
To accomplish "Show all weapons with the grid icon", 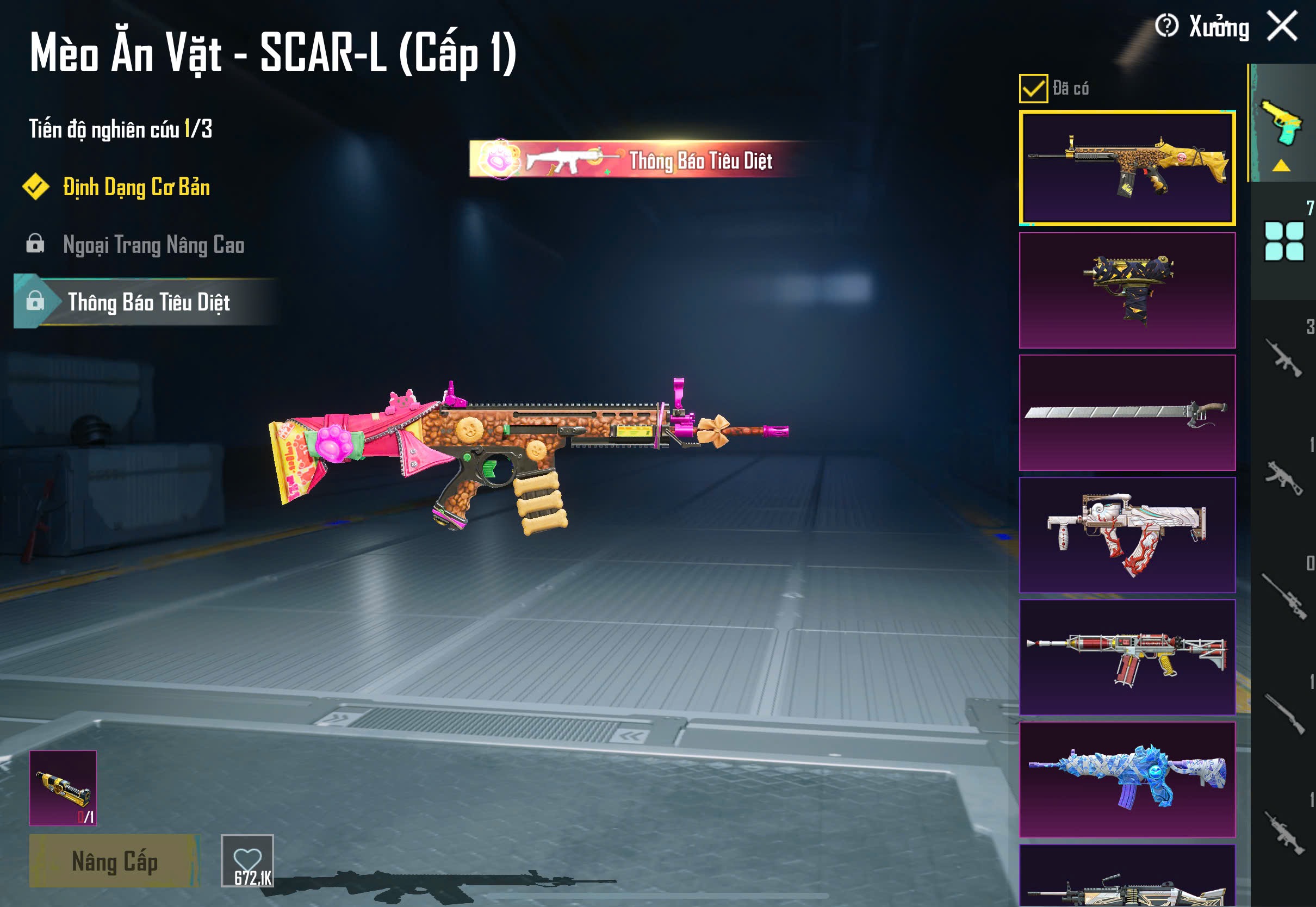I will tap(1283, 241).
